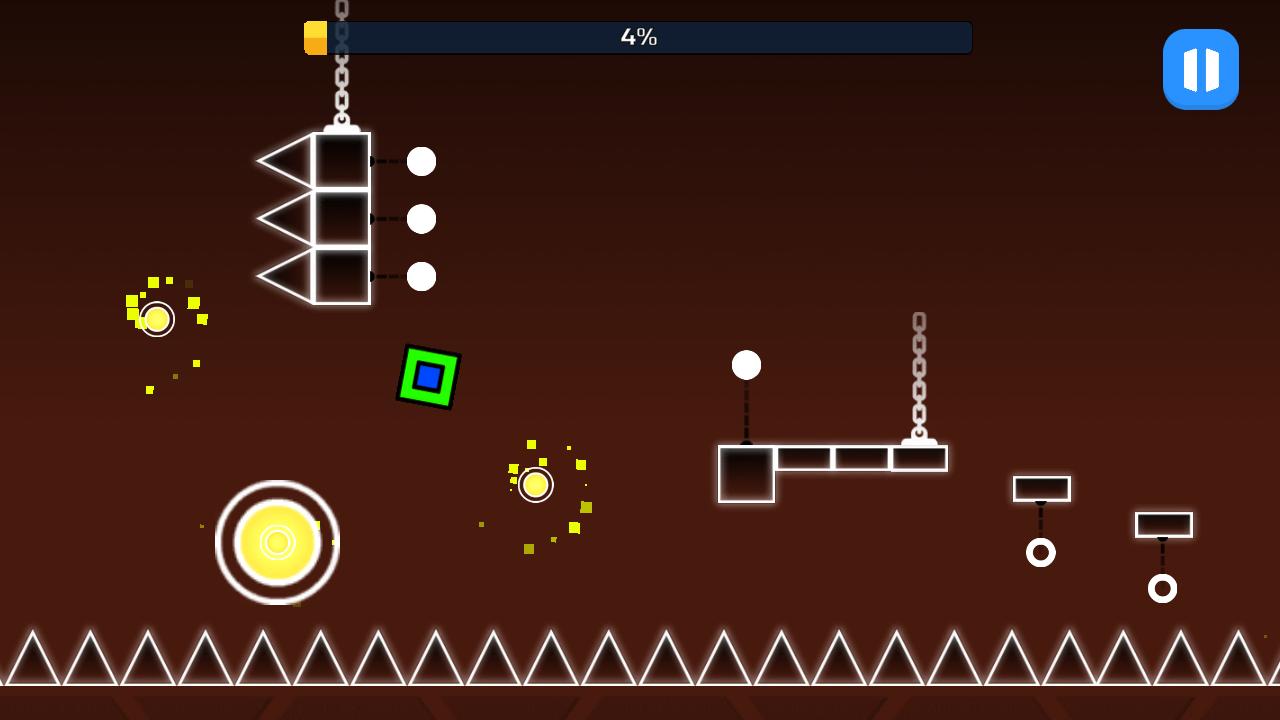The image size is (1280, 720).
Task: Select the green player cube
Action: pos(428,378)
